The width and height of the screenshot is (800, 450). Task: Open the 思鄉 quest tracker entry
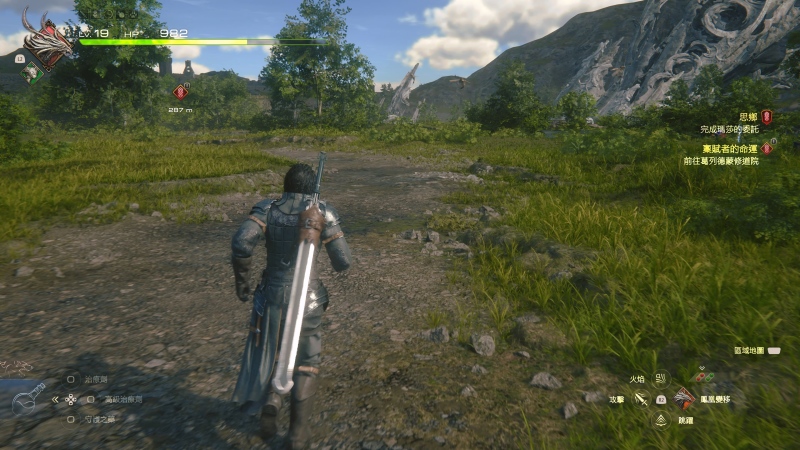click(x=747, y=117)
